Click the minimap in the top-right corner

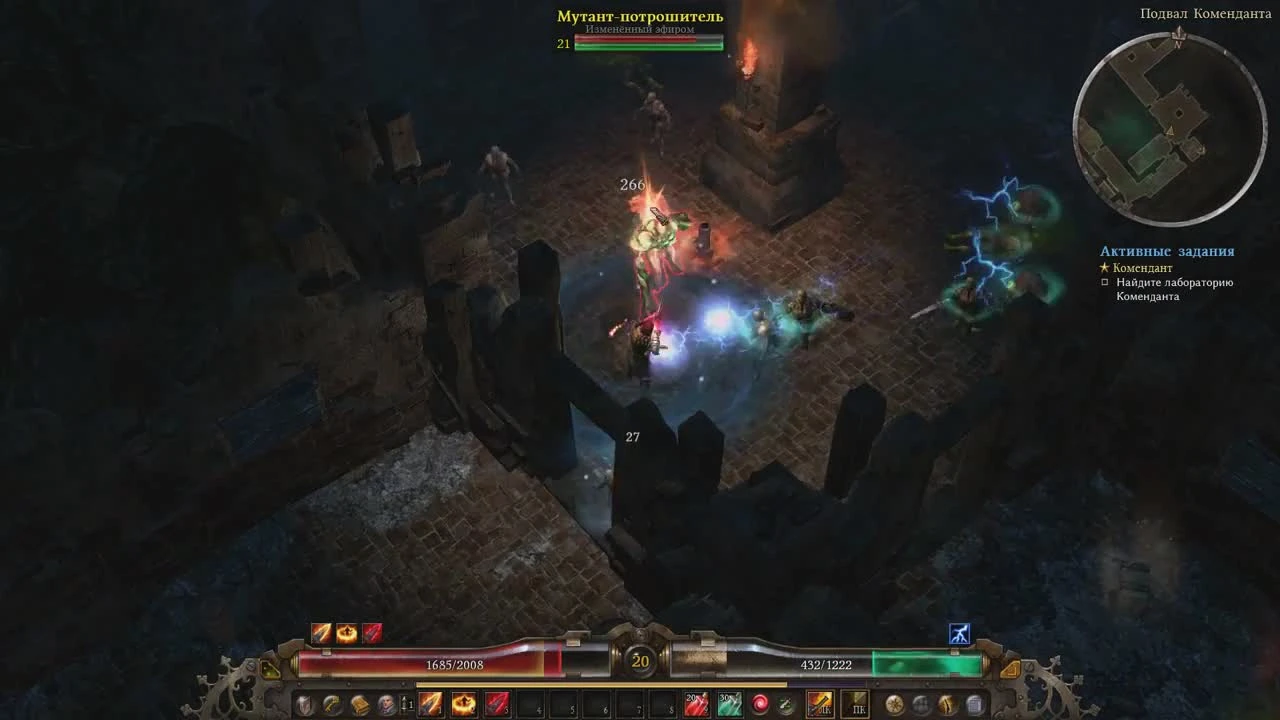1165,120
